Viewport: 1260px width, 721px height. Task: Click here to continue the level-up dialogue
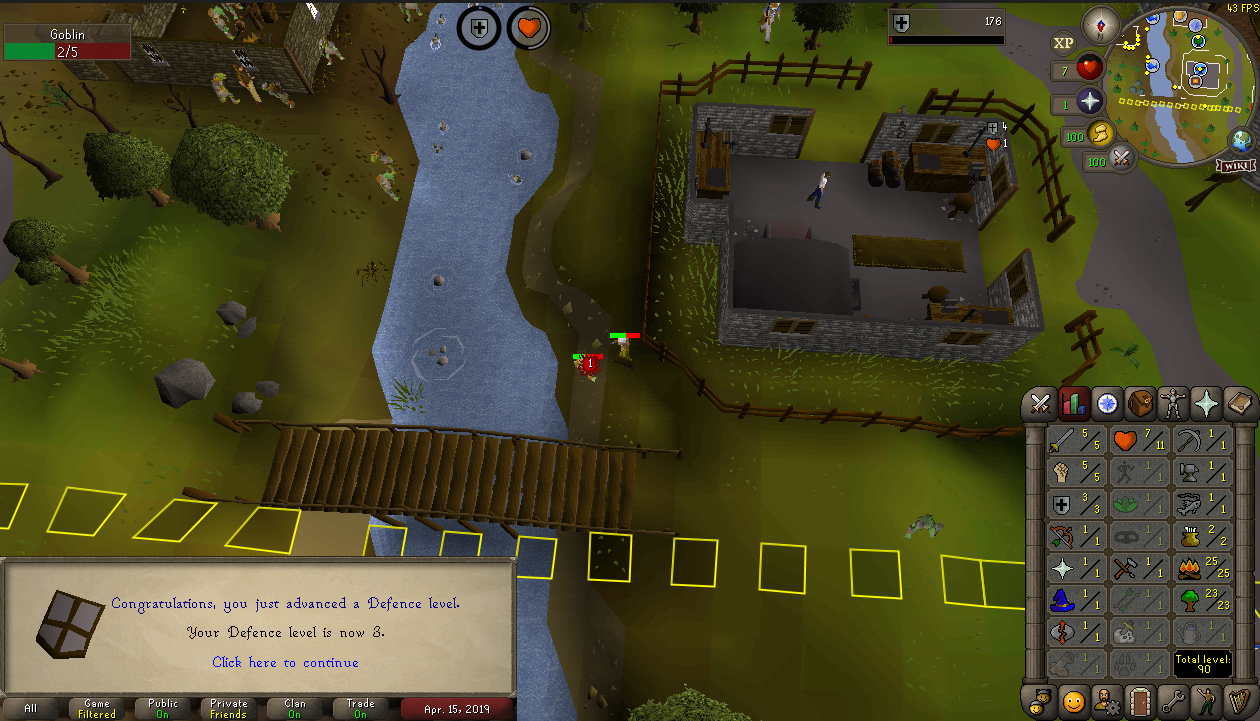[x=285, y=662]
